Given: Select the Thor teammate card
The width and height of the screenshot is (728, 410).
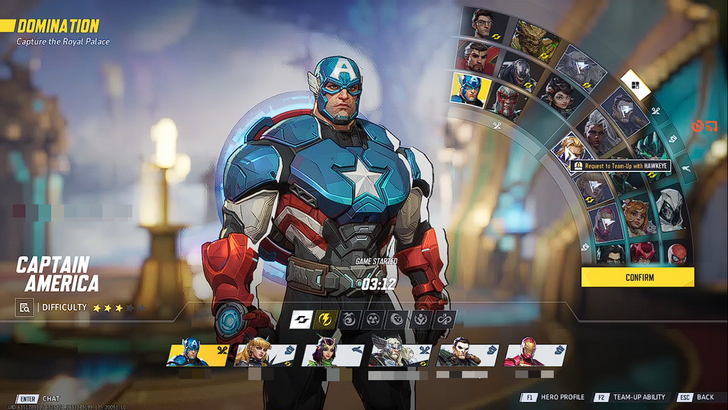Looking at the screenshot, I should (x=400, y=354).
